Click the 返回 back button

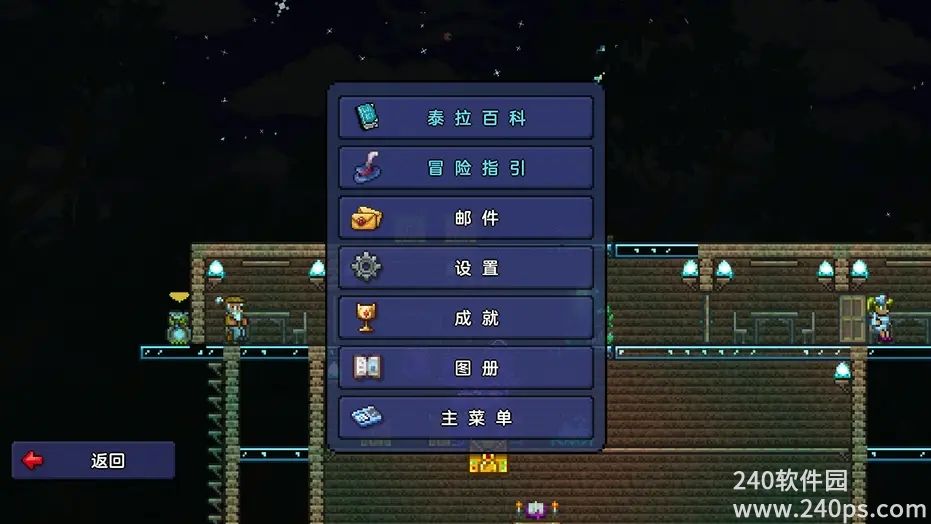point(93,460)
